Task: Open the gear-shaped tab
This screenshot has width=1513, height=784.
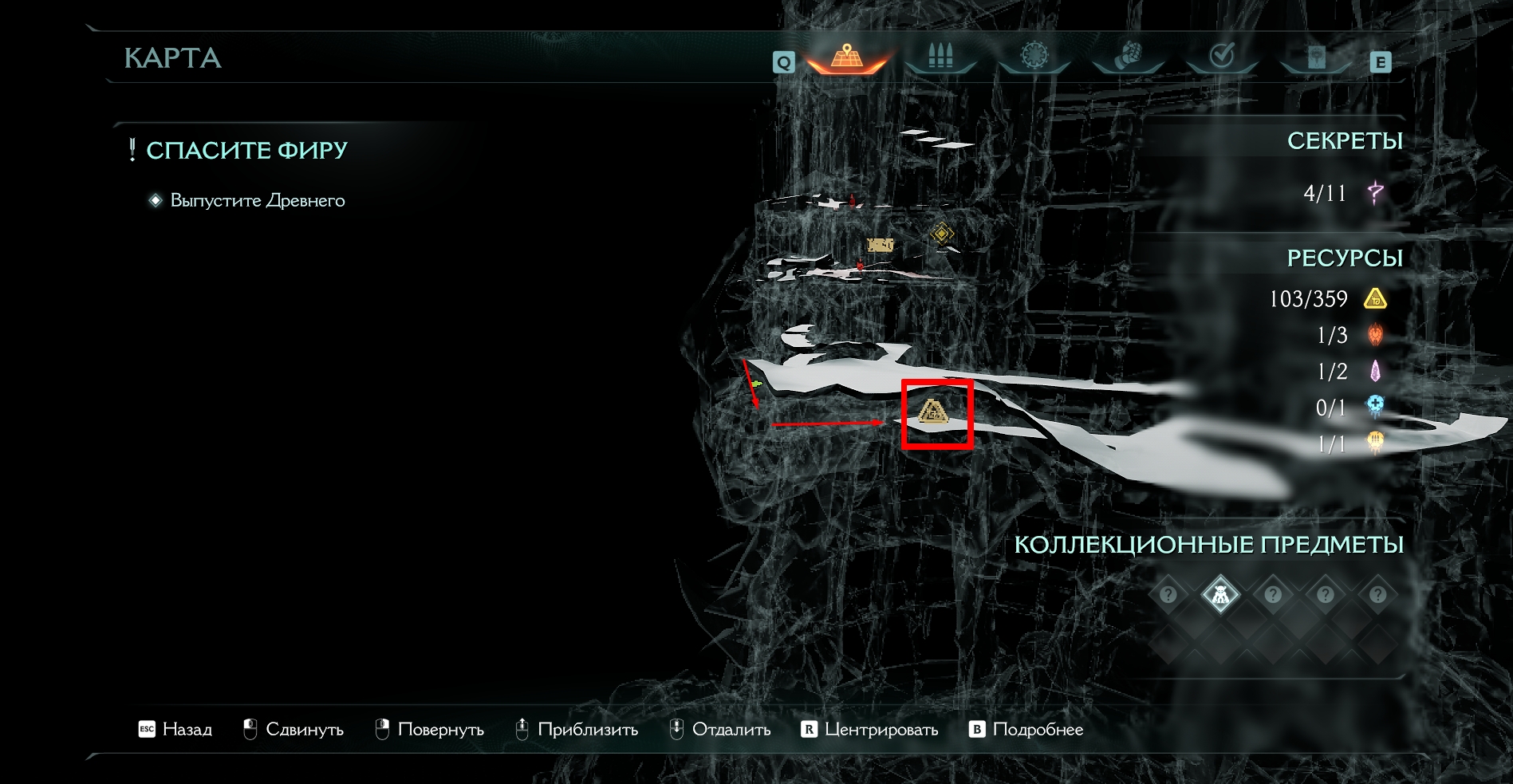Action: coord(1034,57)
